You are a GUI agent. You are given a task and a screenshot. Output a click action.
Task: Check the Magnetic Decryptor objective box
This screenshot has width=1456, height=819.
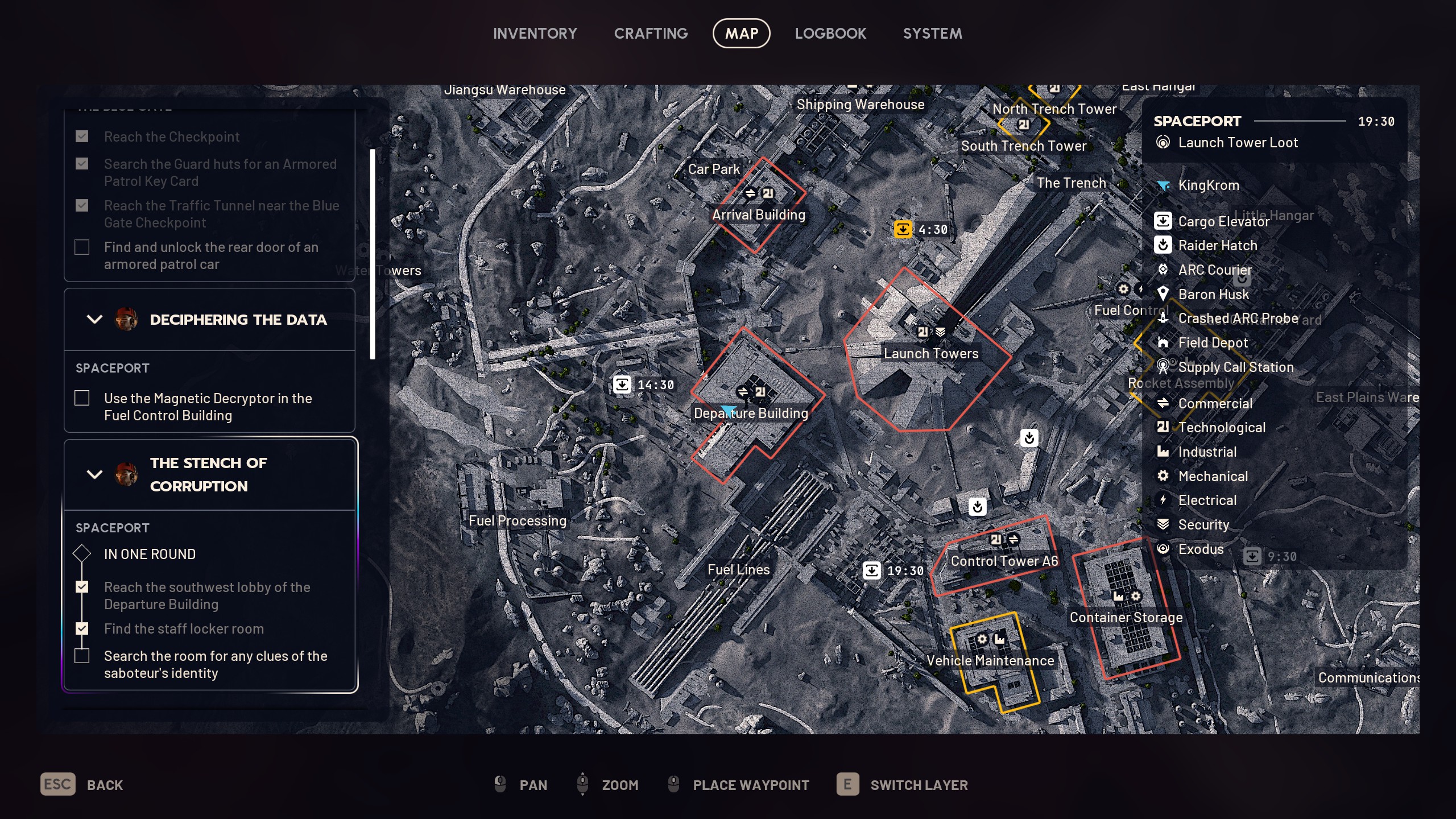tap(82, 398)
